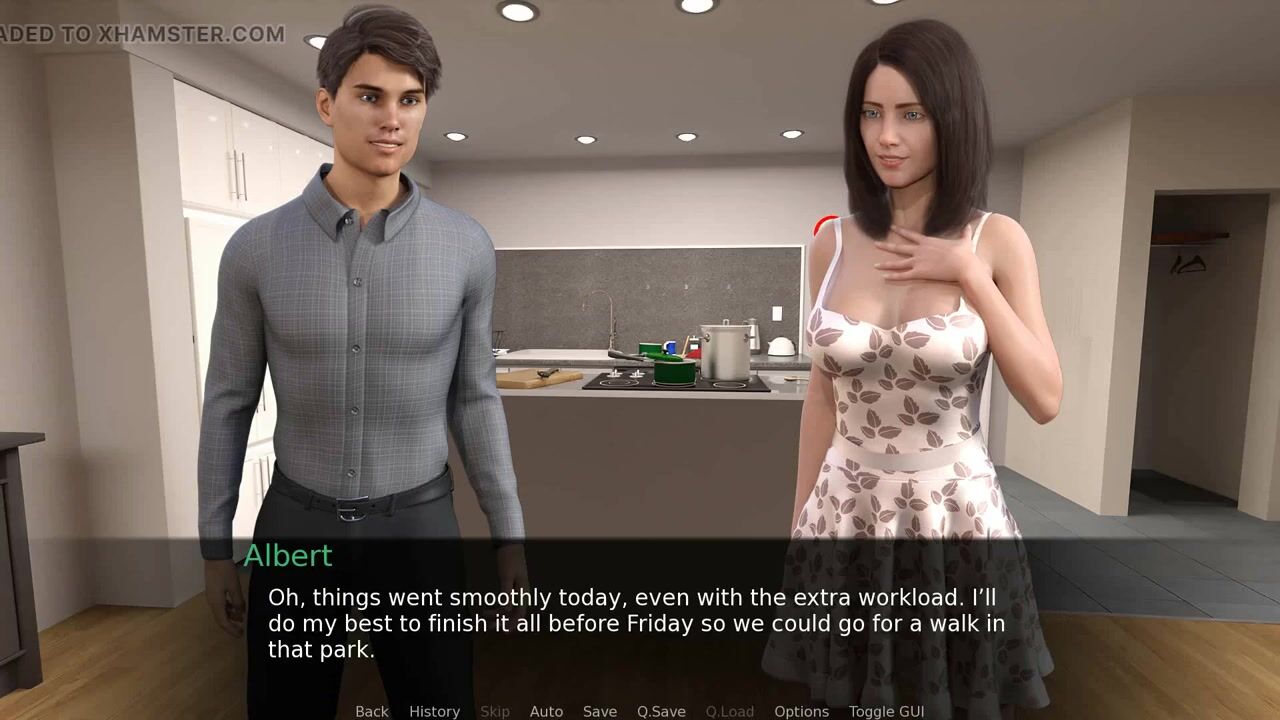
Task: Turn on Auto advance mode
Action: click(546, 711)
